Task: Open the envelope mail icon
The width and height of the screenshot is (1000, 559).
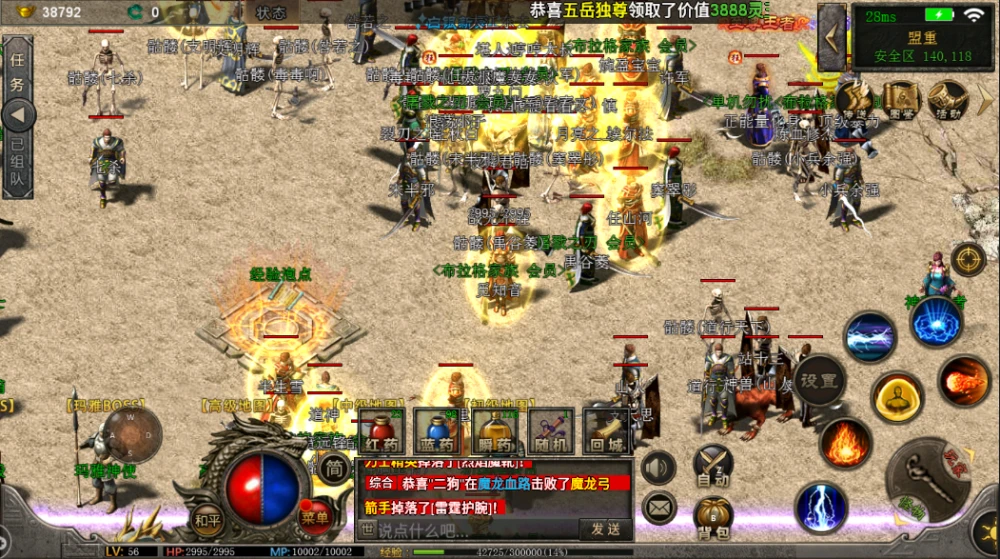Action: 658,508
